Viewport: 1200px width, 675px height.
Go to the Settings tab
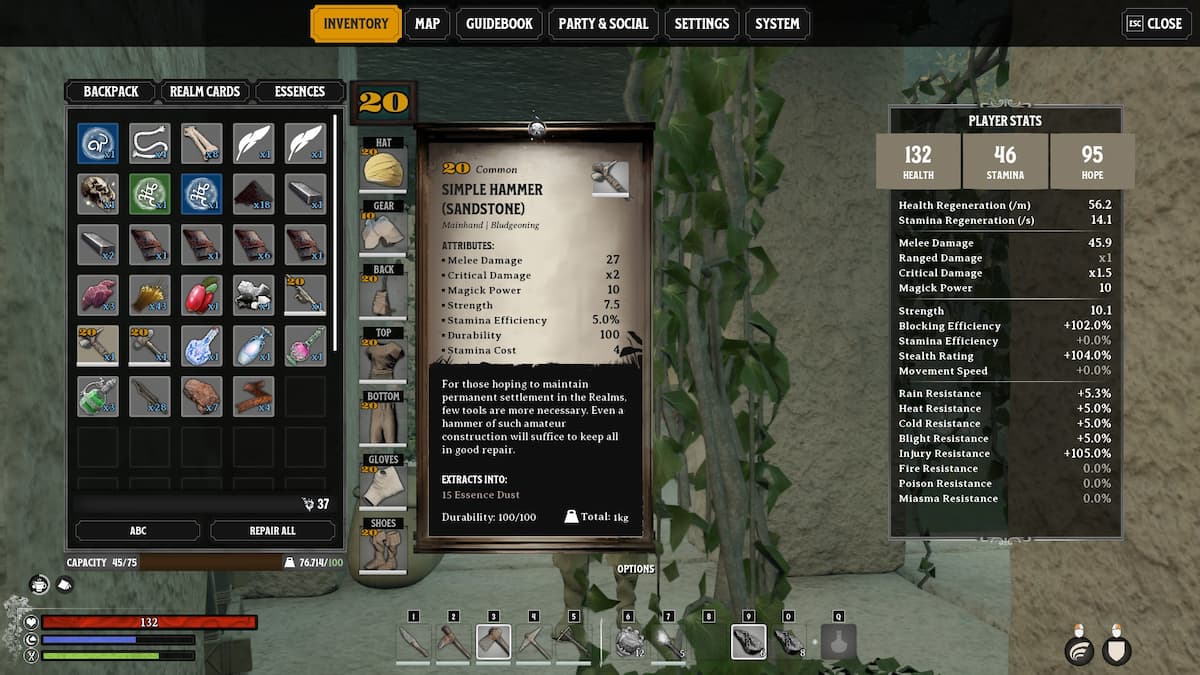(x=701, y=24)
